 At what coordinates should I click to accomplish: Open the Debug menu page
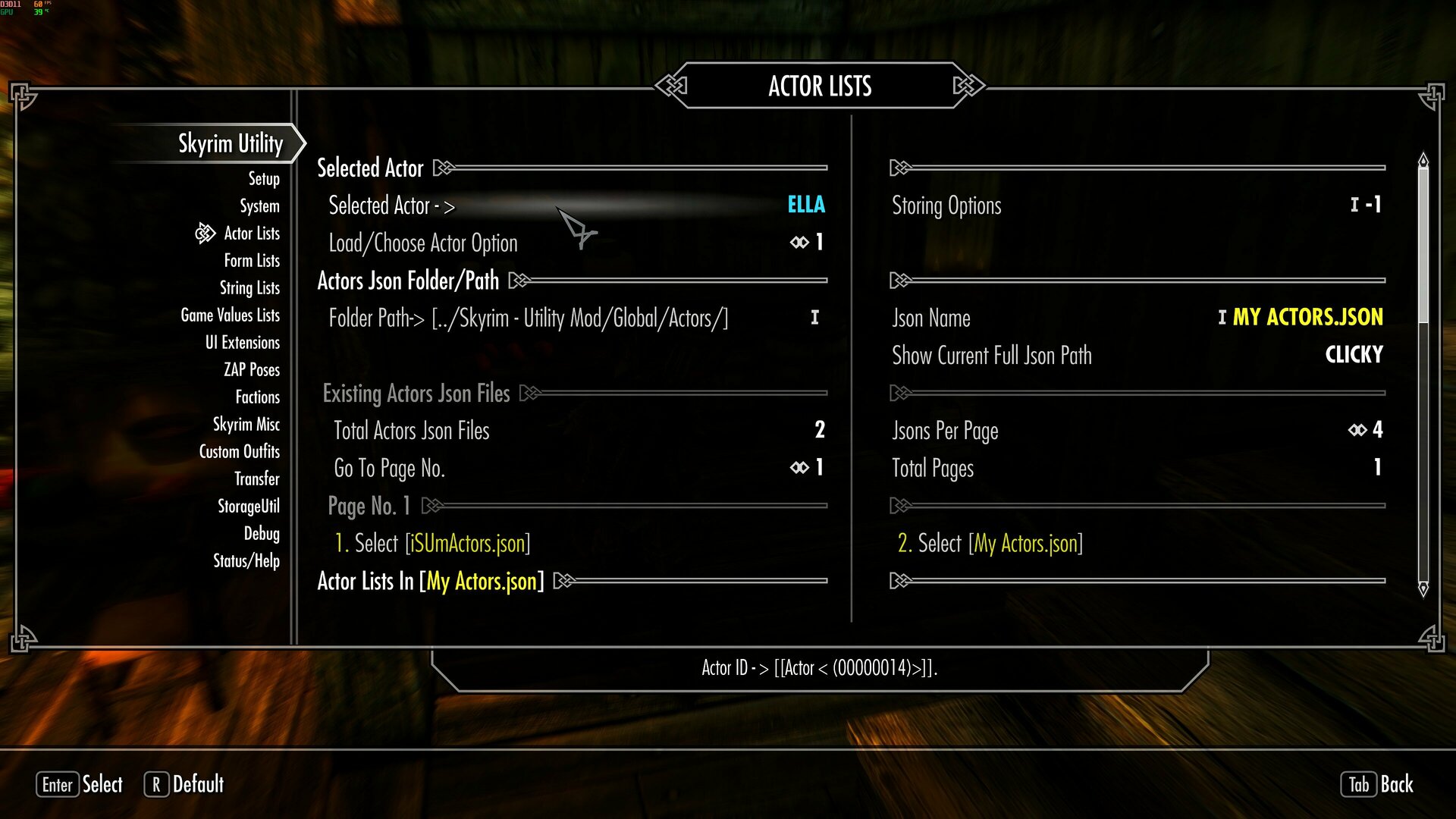point(261,533)
